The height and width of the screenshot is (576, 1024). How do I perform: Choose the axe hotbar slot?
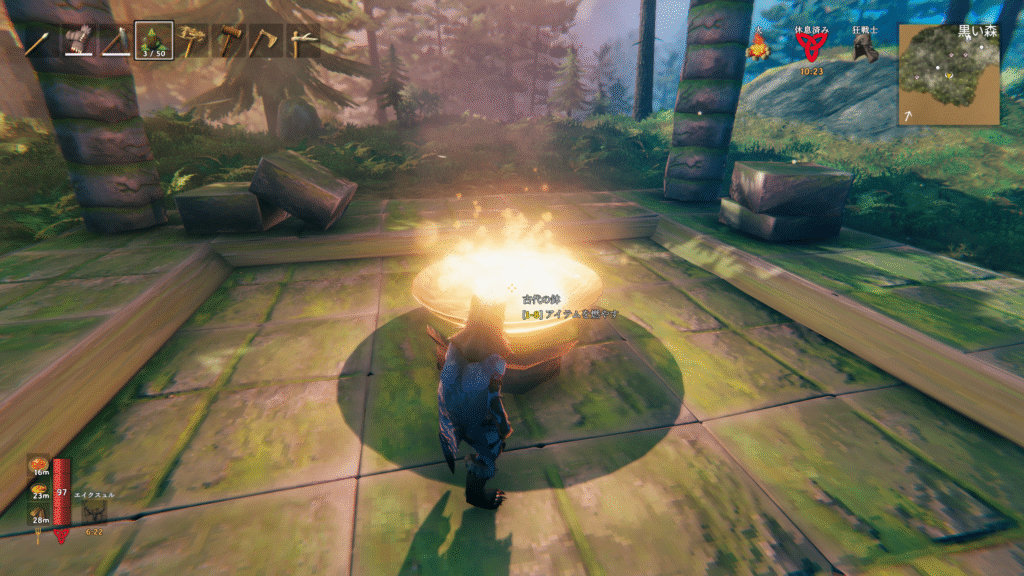[267, 41]
